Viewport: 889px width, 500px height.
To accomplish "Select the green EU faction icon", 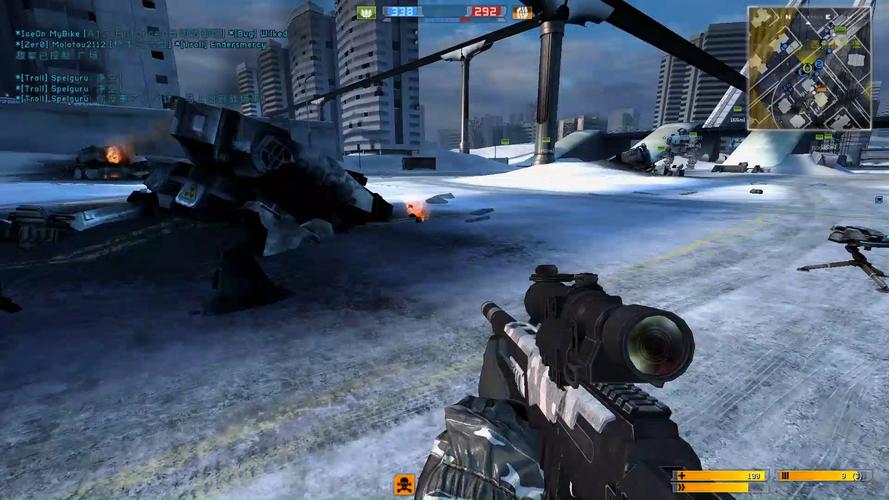I will [366, 13].
